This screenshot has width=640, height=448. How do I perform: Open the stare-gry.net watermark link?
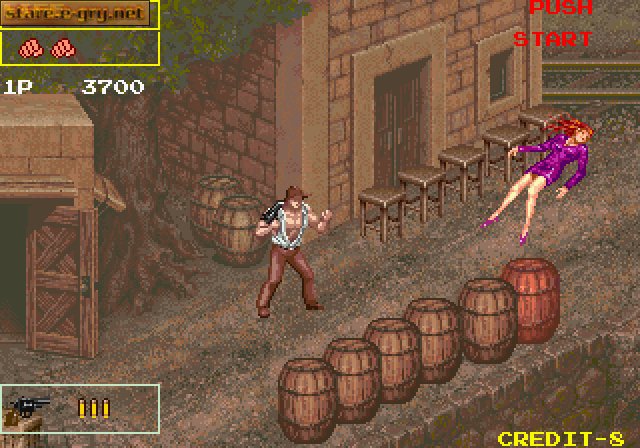point(79,14)
